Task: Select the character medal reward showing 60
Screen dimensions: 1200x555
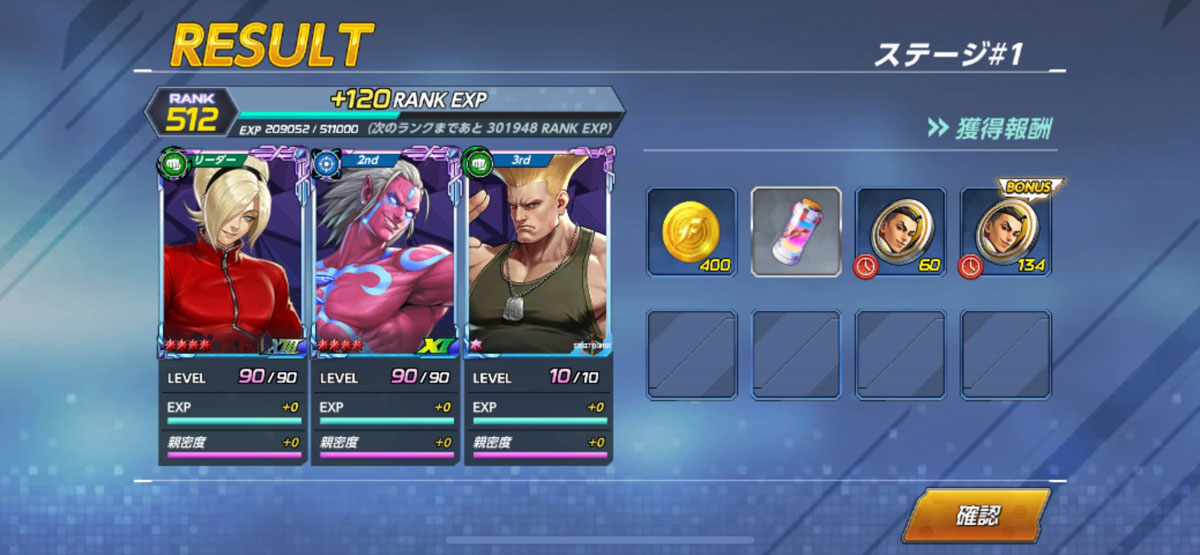Action: tap(900, 232)
